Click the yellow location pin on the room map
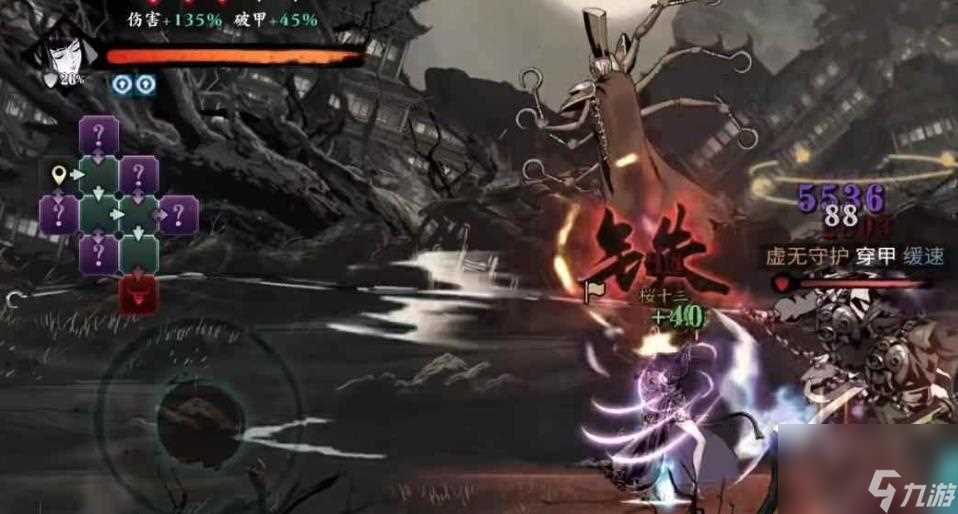 click(60, 176)
